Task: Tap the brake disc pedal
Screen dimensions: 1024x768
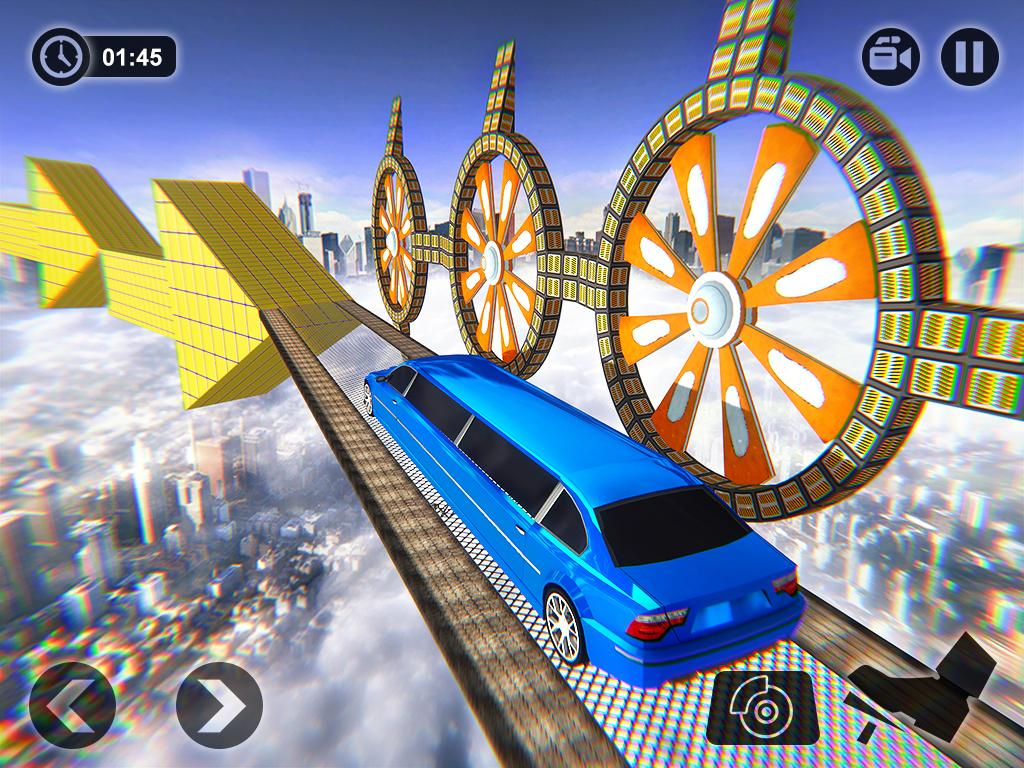Action: [x=762, y=707]
